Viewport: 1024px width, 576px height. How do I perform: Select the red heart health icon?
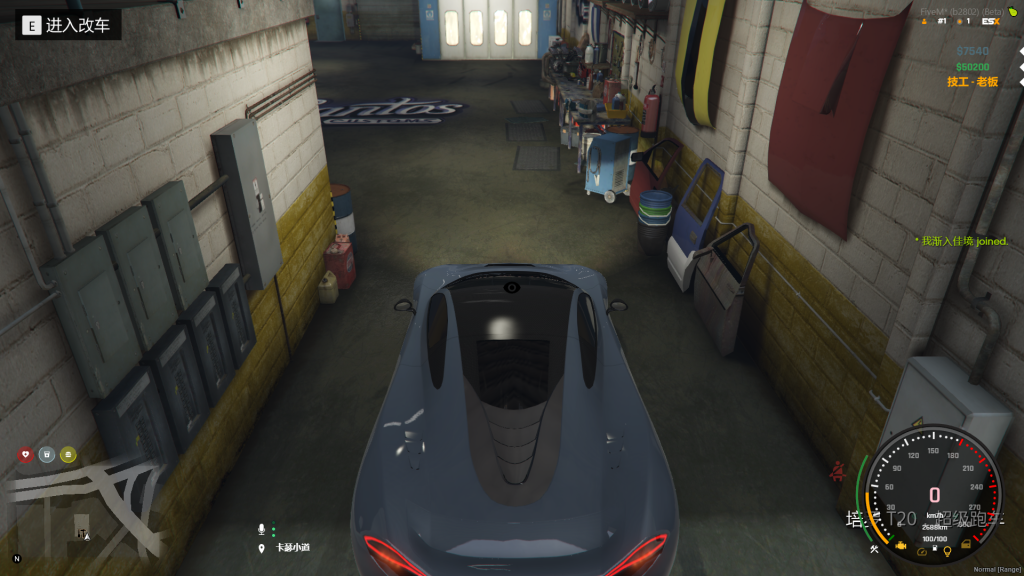26,455
